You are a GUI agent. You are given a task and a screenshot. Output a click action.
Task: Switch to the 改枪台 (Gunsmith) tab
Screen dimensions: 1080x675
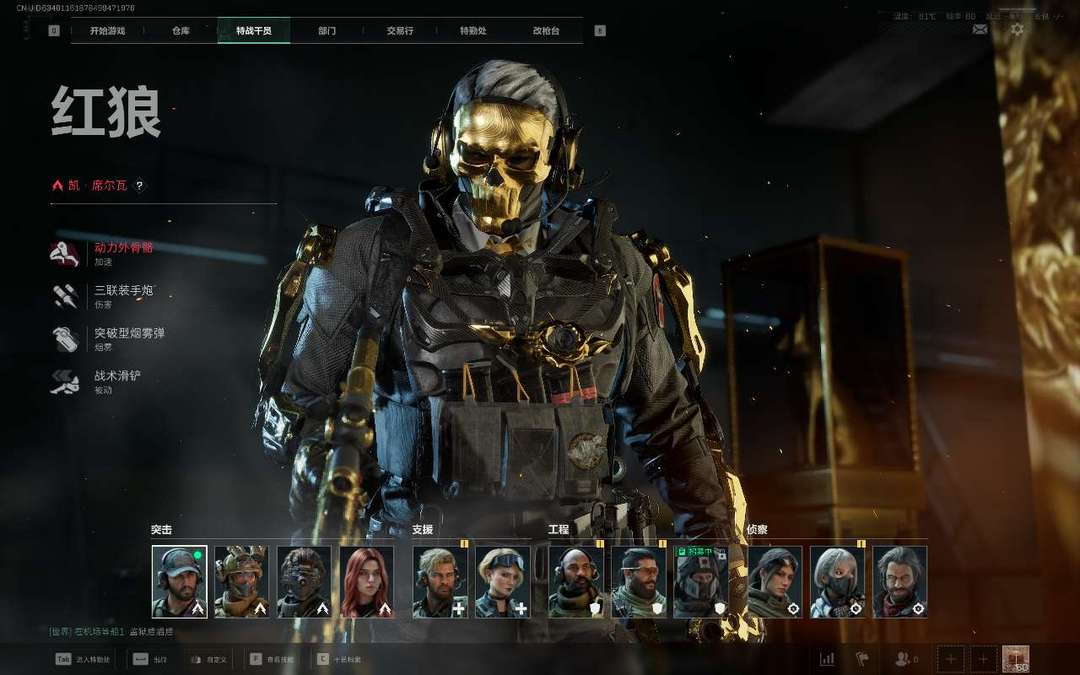click(x=546, y=31)
